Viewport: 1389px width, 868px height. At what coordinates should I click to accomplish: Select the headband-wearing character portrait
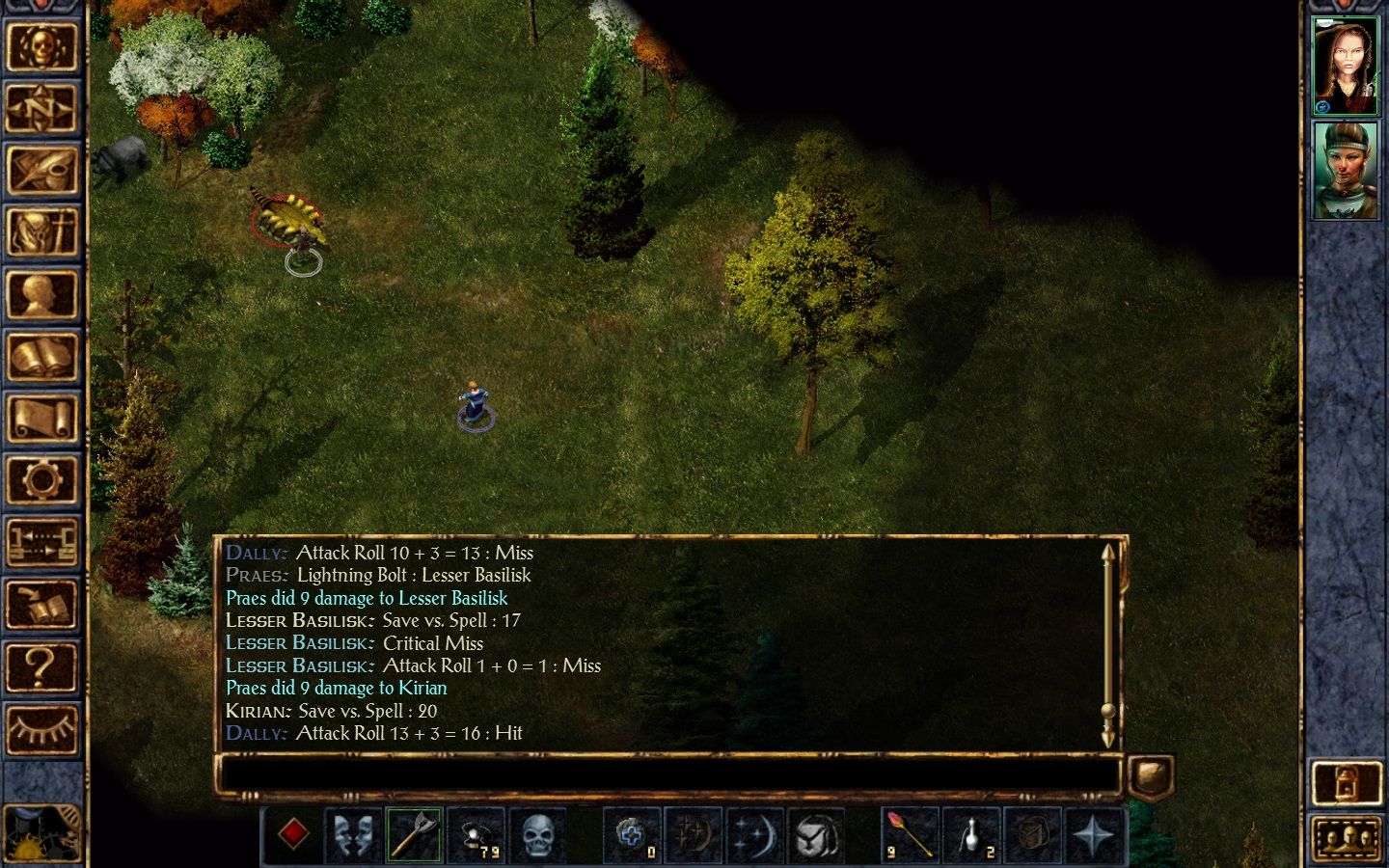[1346, 171]
